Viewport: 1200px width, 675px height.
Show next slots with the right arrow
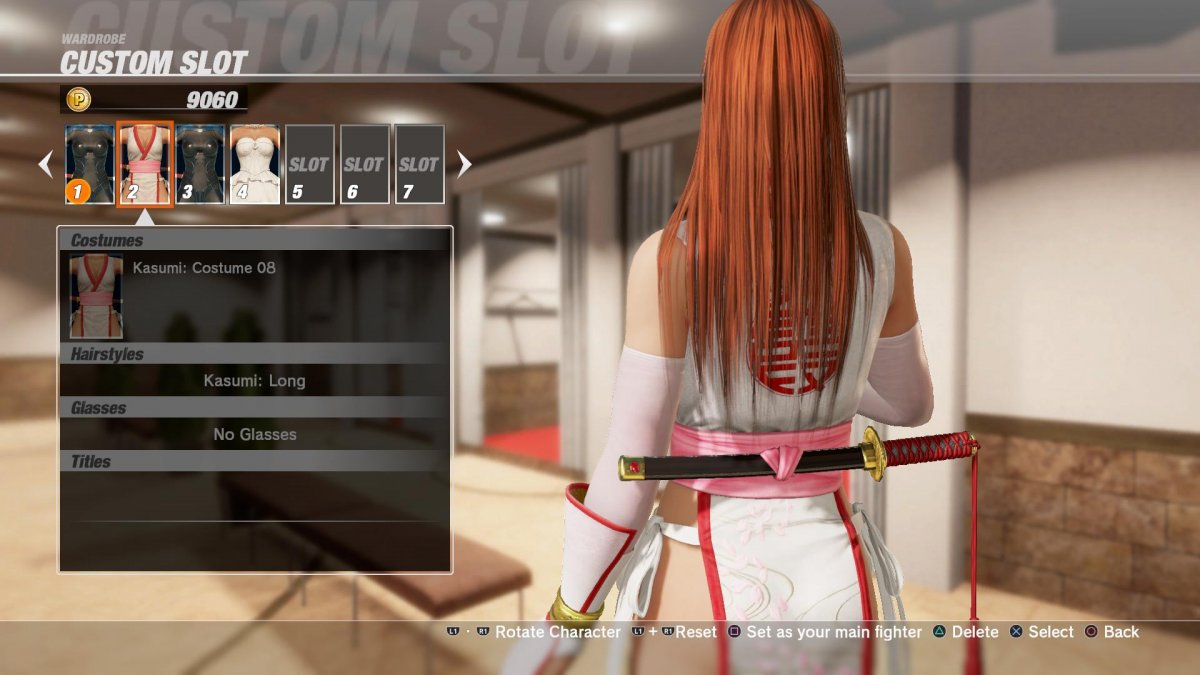click(464, 164)
